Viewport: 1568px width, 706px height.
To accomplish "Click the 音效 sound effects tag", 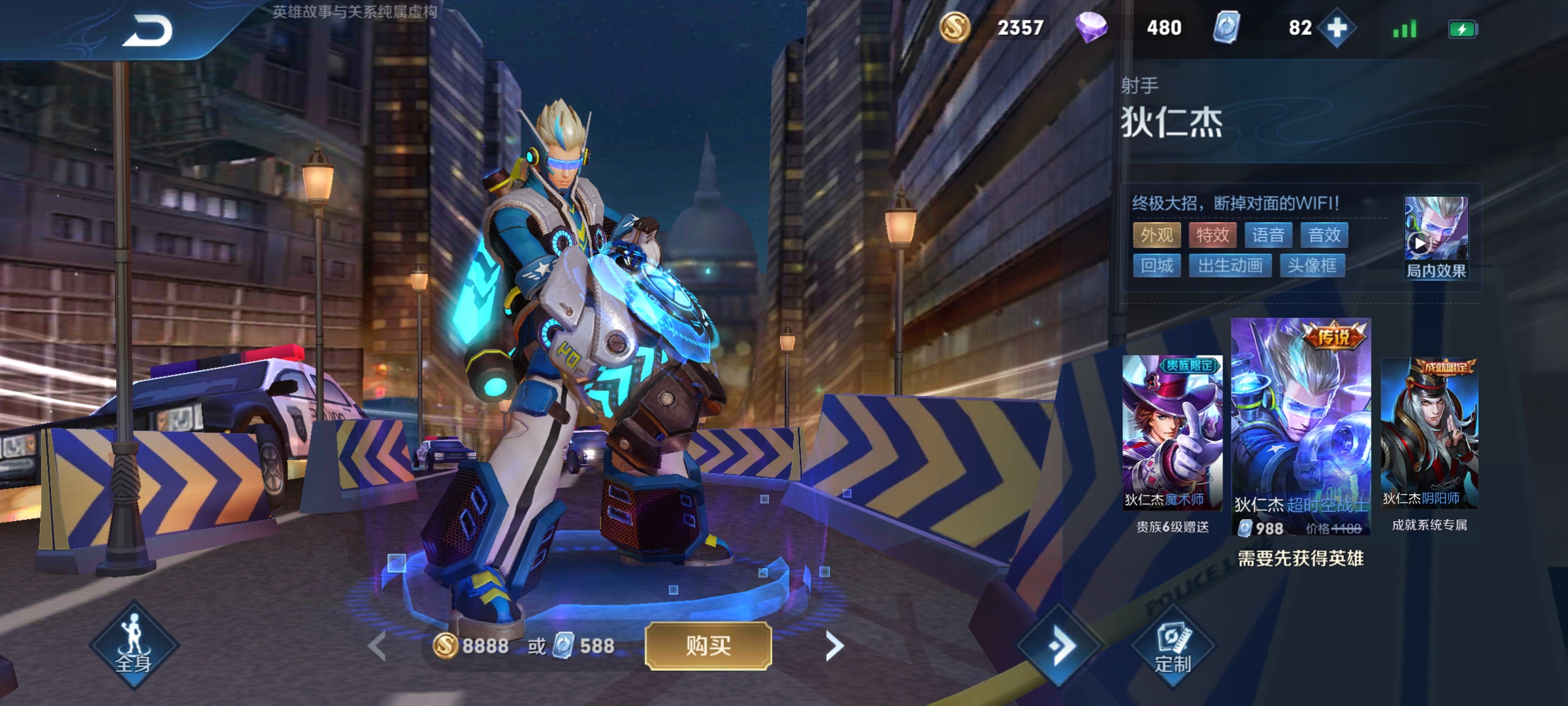I will click(1324, 235).
